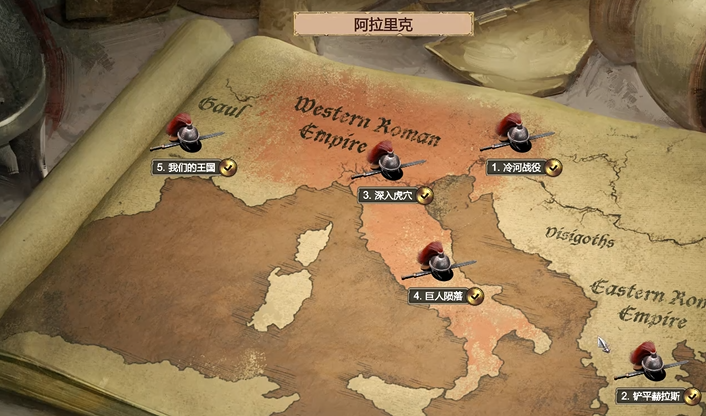
Task: Start scenario label 4. 巨人陨落
Action: pos(438,296)
